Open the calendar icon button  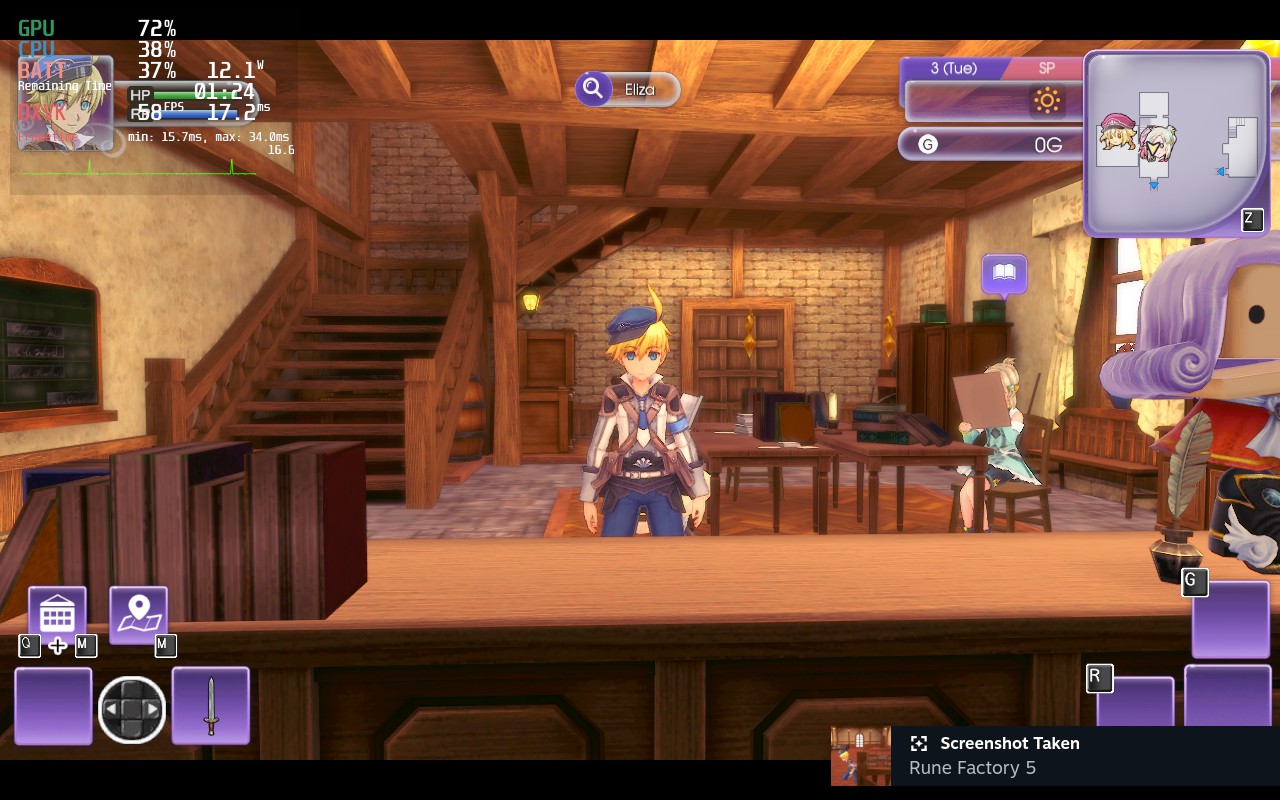pyautogui.click(x=57, y=612)
